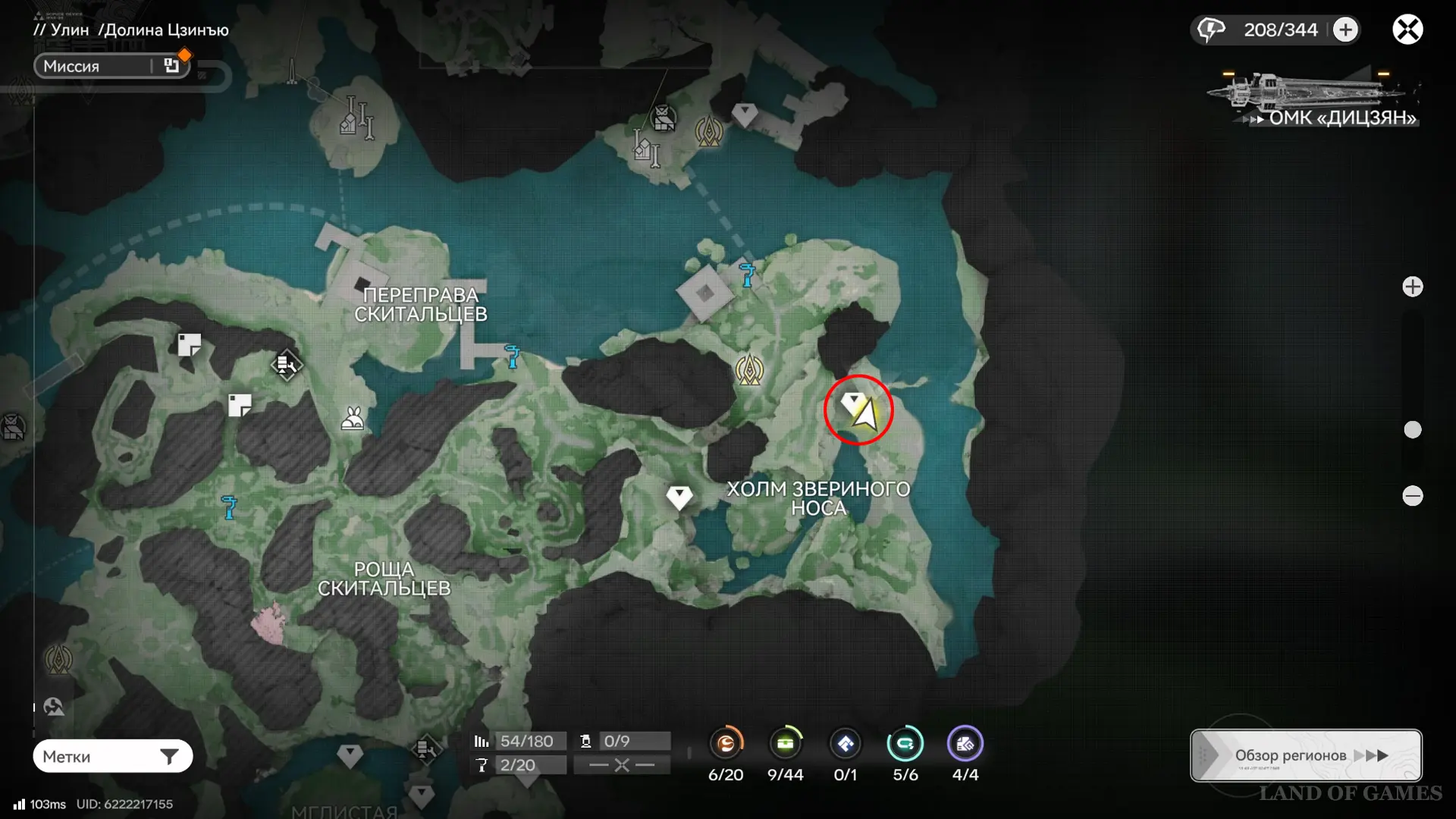
Task: Select the 5/6 teal collectible counter icon
Action: [x=905, y=744]
